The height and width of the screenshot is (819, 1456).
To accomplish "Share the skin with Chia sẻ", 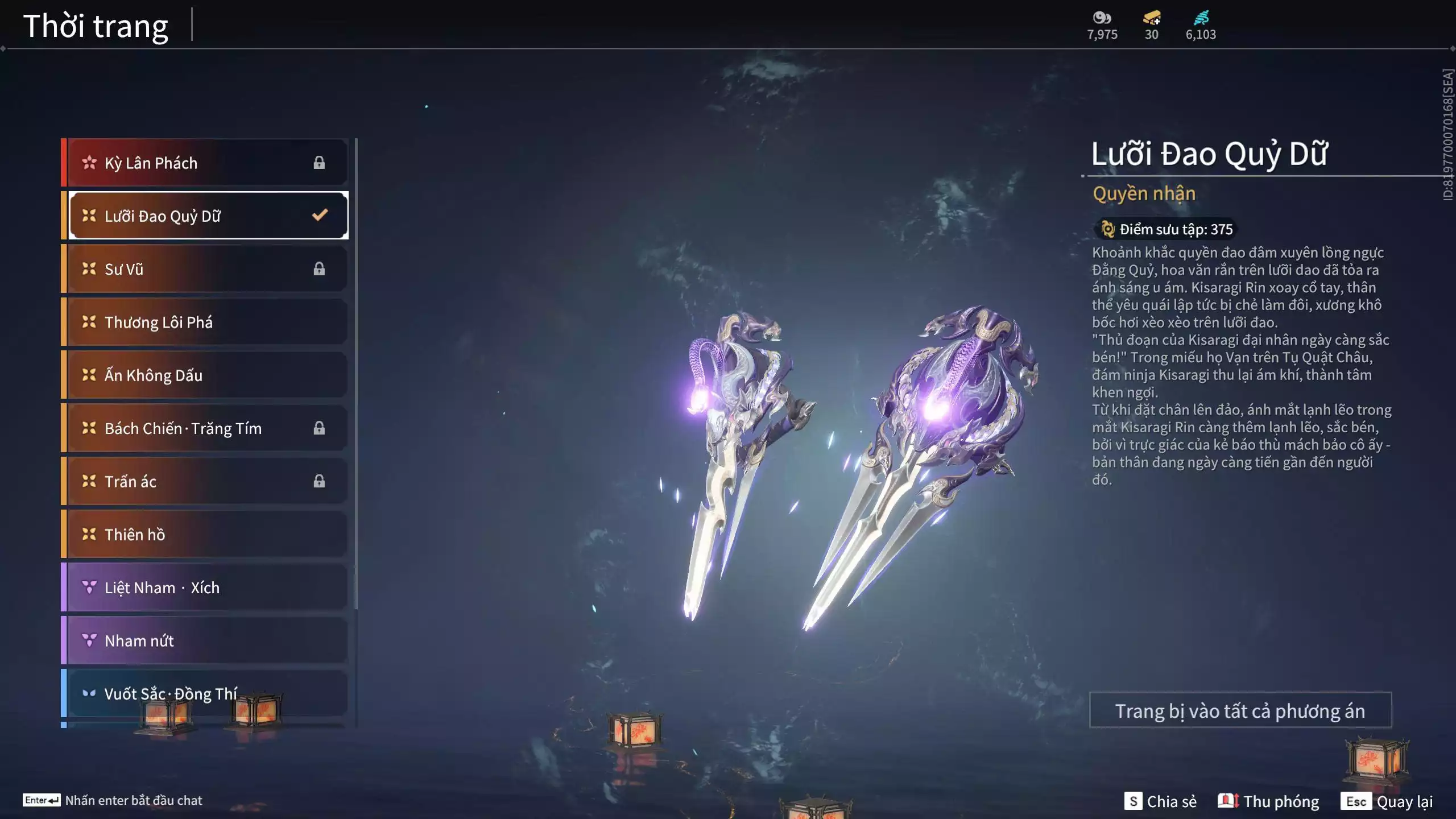I will coord(1161,801).
